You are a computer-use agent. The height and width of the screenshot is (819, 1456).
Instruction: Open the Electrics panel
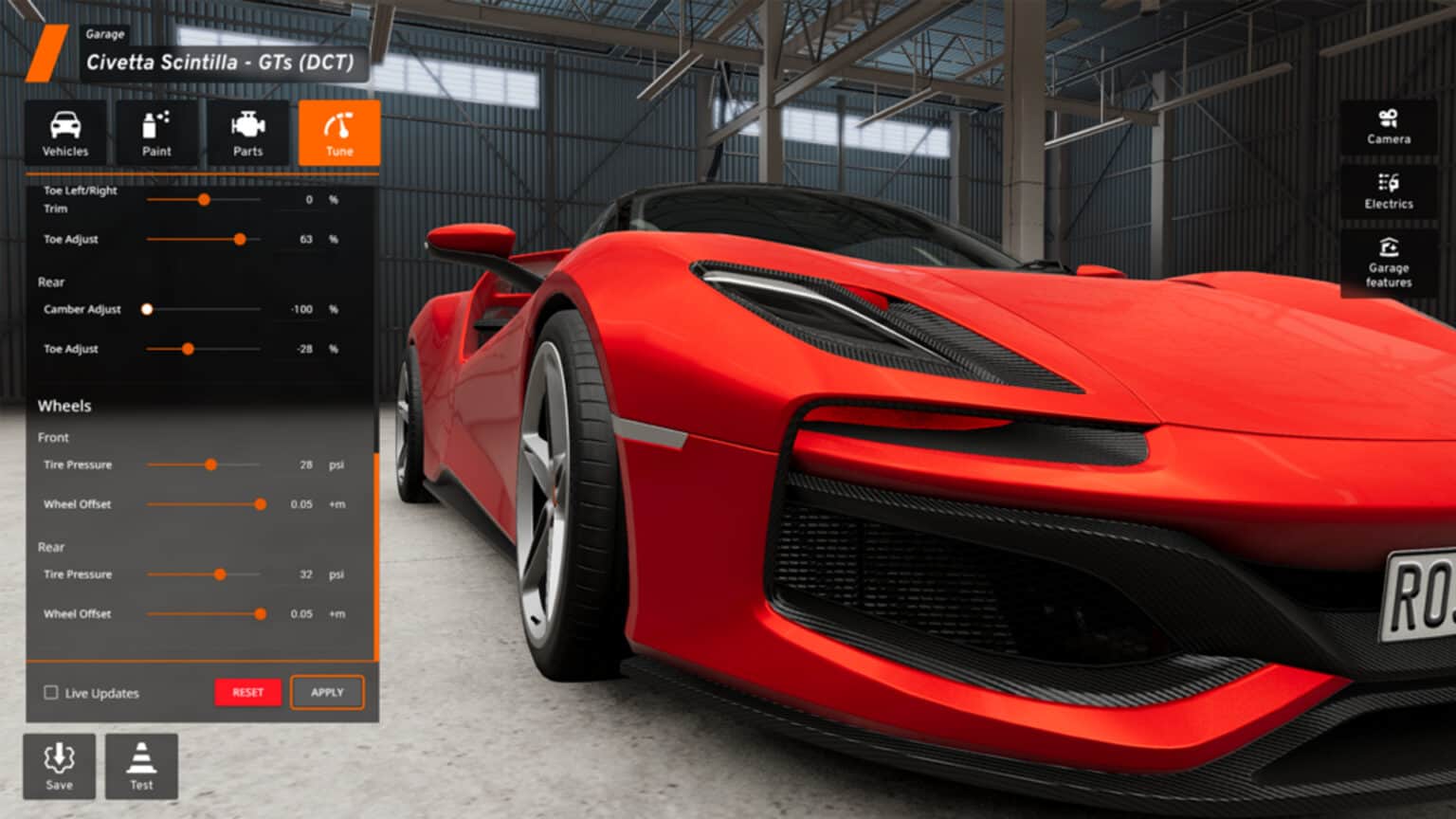[x=1389, y=190]
